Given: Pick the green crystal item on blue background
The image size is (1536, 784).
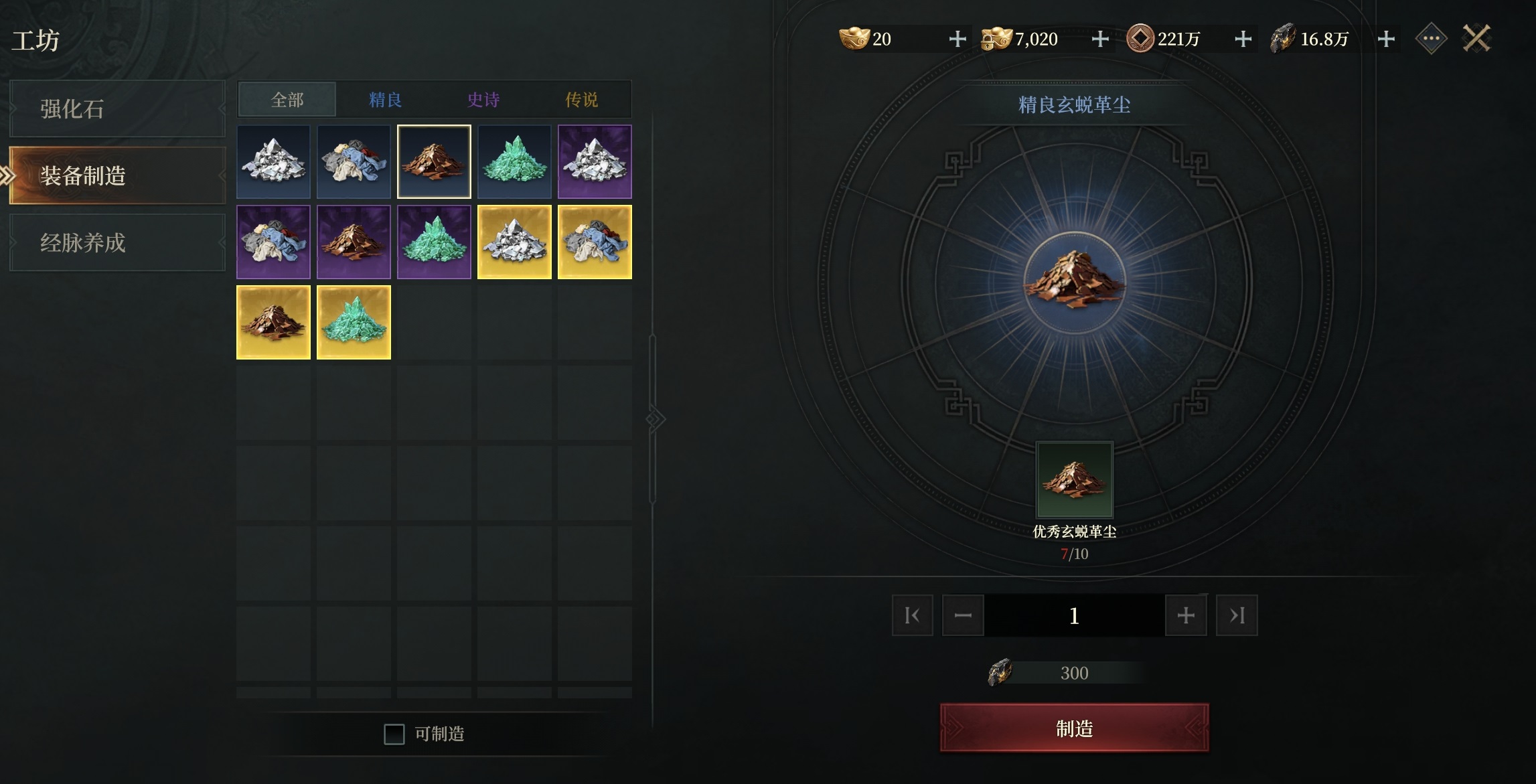Looking at the screenshot, I should [x=514, y=161].
